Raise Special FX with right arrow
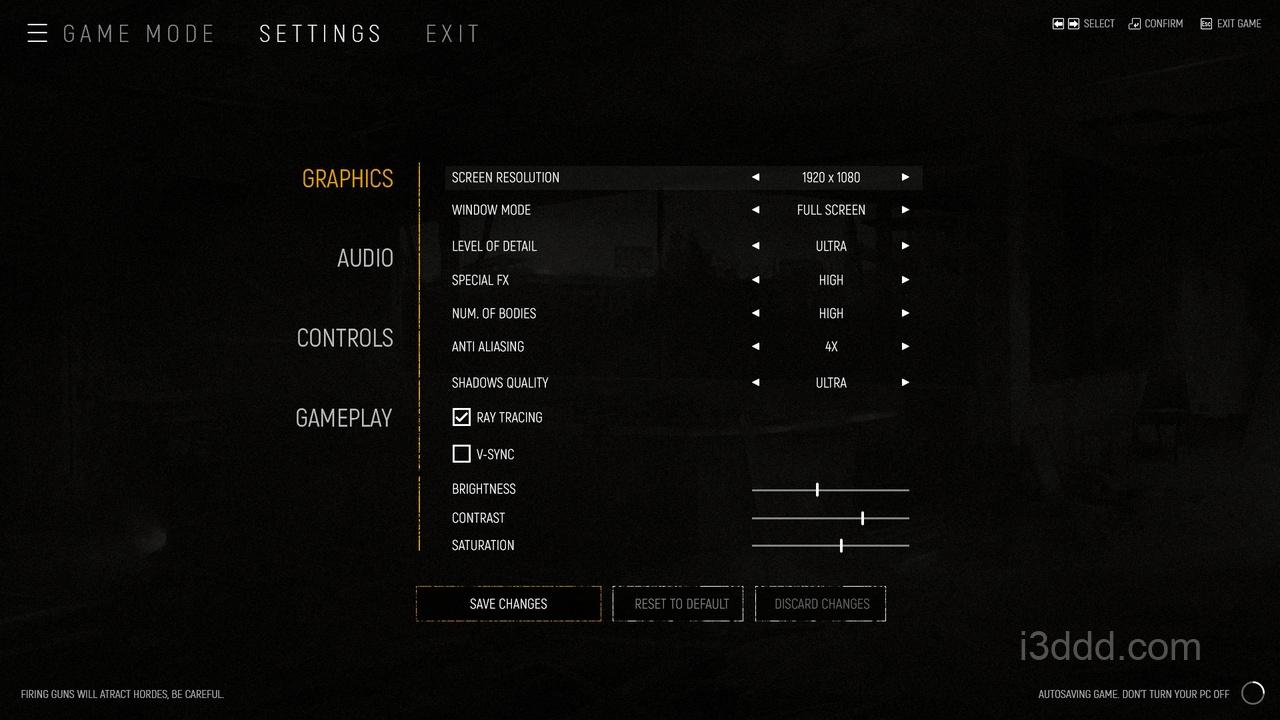The image size is (1280, 720). pyautogui.click(x=905, y=280)
